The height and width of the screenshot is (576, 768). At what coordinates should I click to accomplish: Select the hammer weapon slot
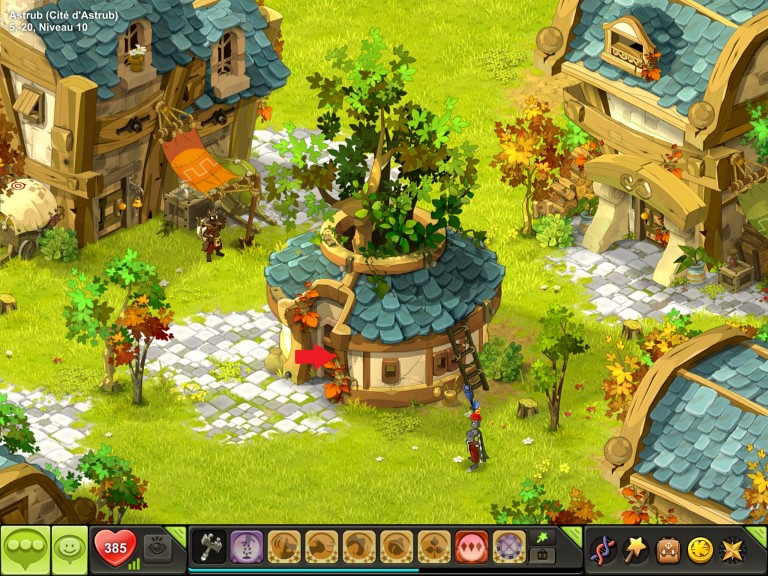pyautogui.click(x=209, y=547)
